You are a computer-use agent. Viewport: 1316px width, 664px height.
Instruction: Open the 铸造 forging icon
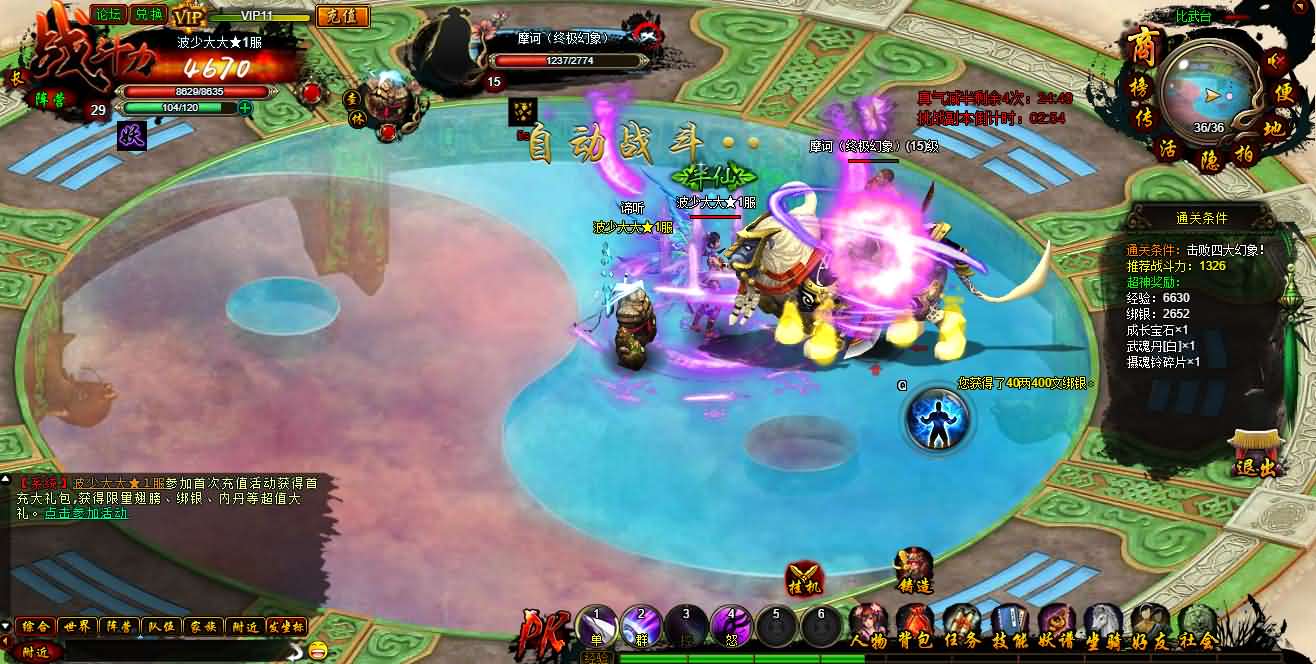click(913, 572)
